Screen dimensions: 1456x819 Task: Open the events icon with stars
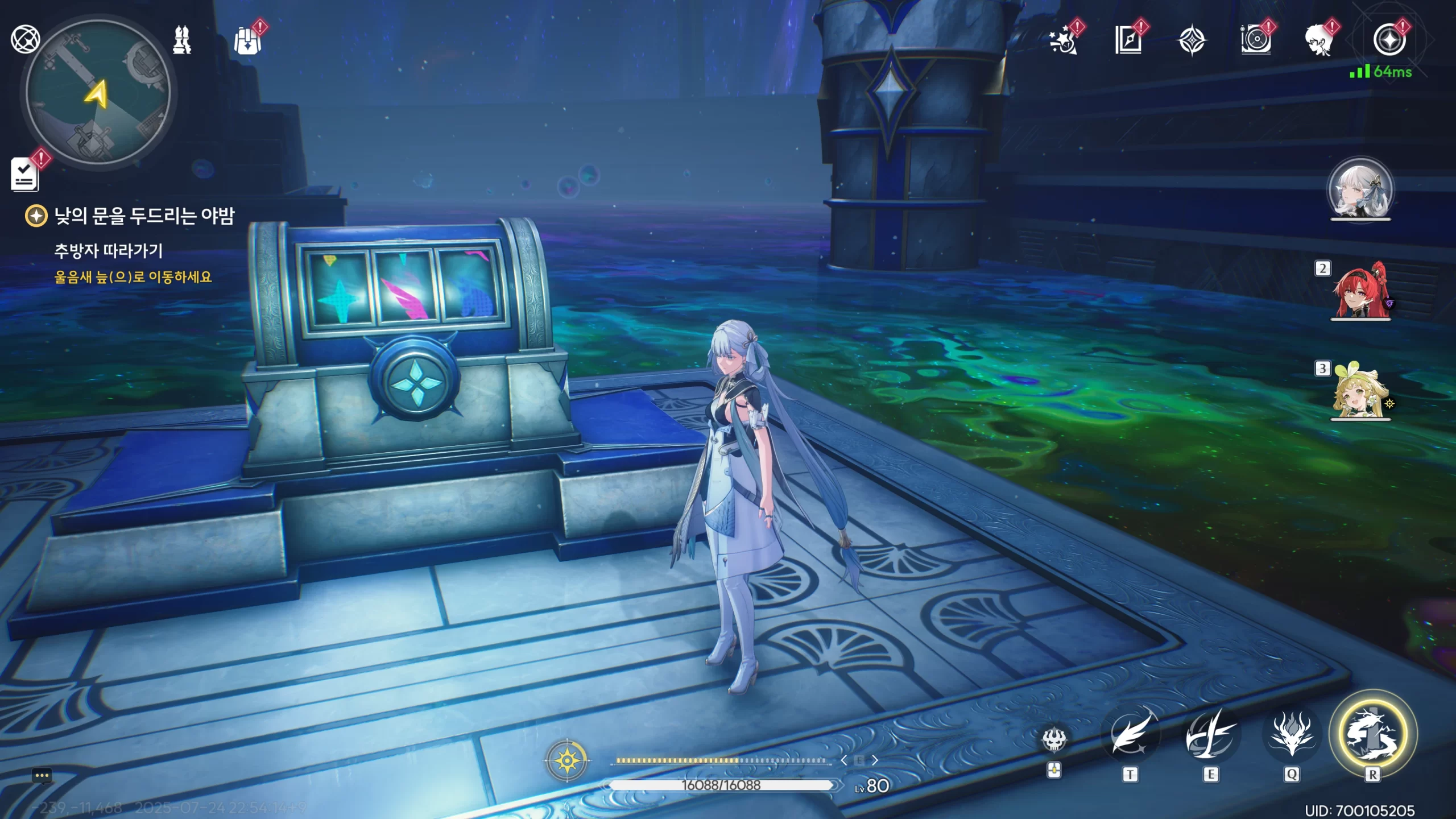pos(1063,41)
